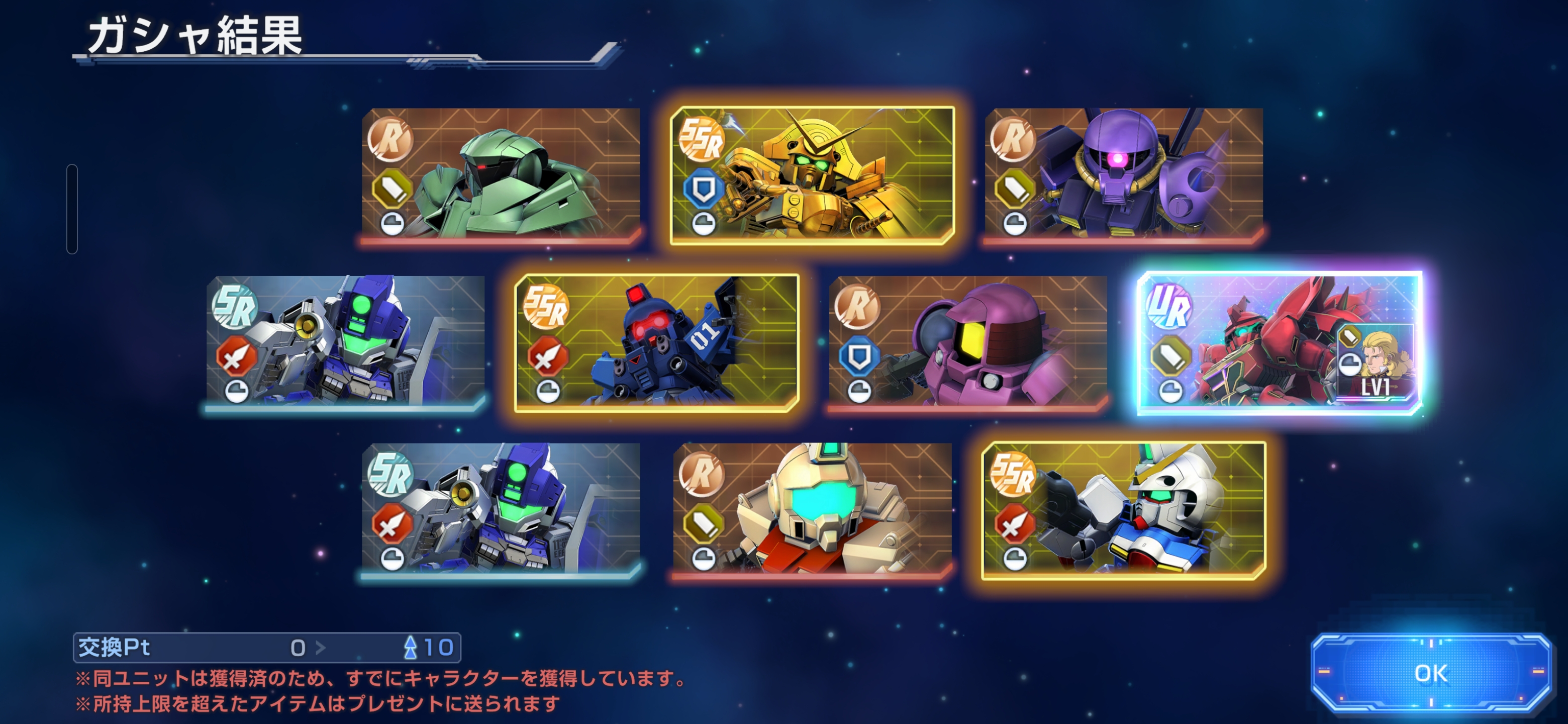This screenshot has height=724, width=1568.
Task: Choose the SSR blue mech marked 01
Action: (656, 343)
